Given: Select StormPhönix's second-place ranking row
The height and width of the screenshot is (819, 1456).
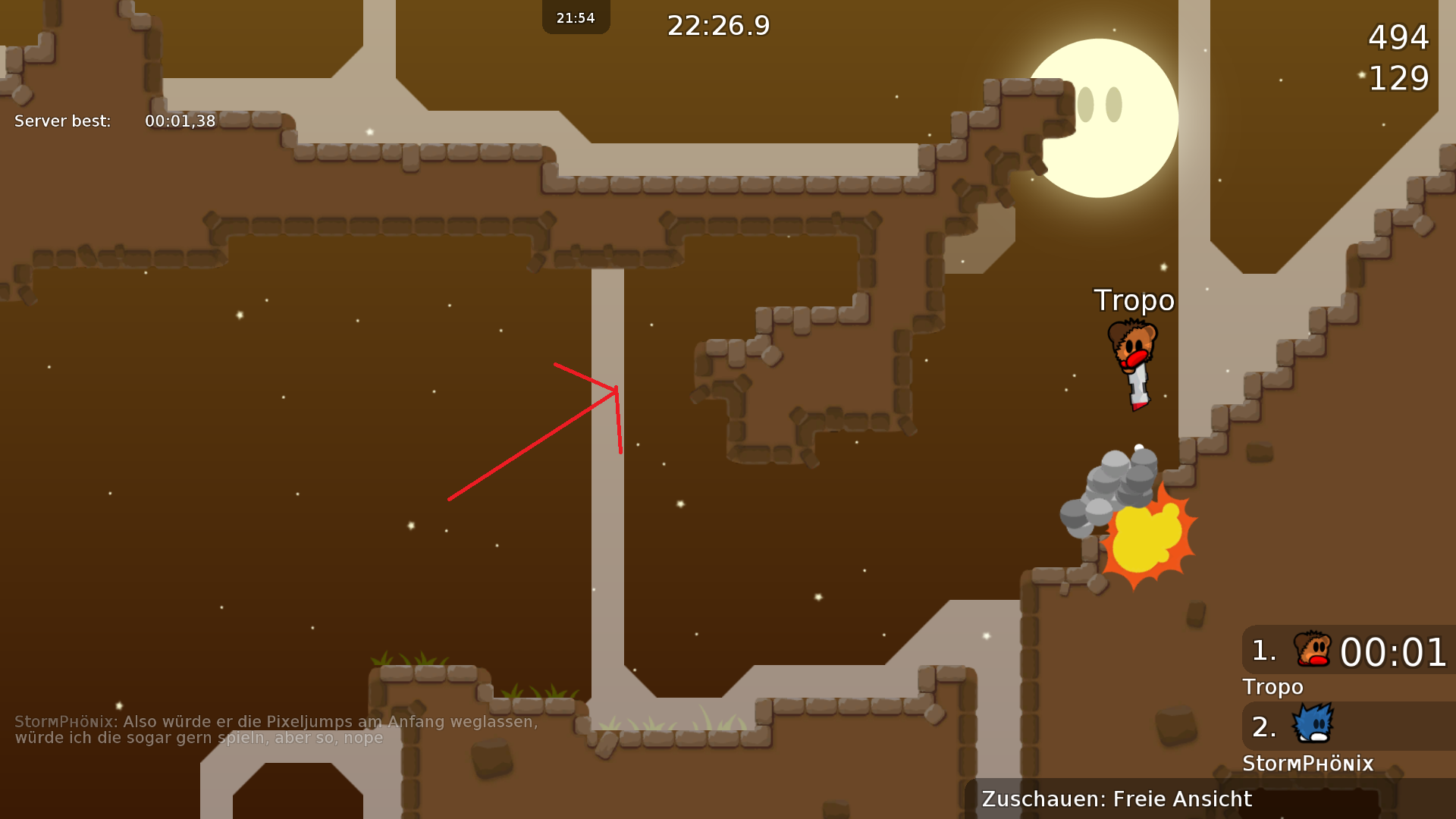Looking at the screenshot, I should [1348, 726].
